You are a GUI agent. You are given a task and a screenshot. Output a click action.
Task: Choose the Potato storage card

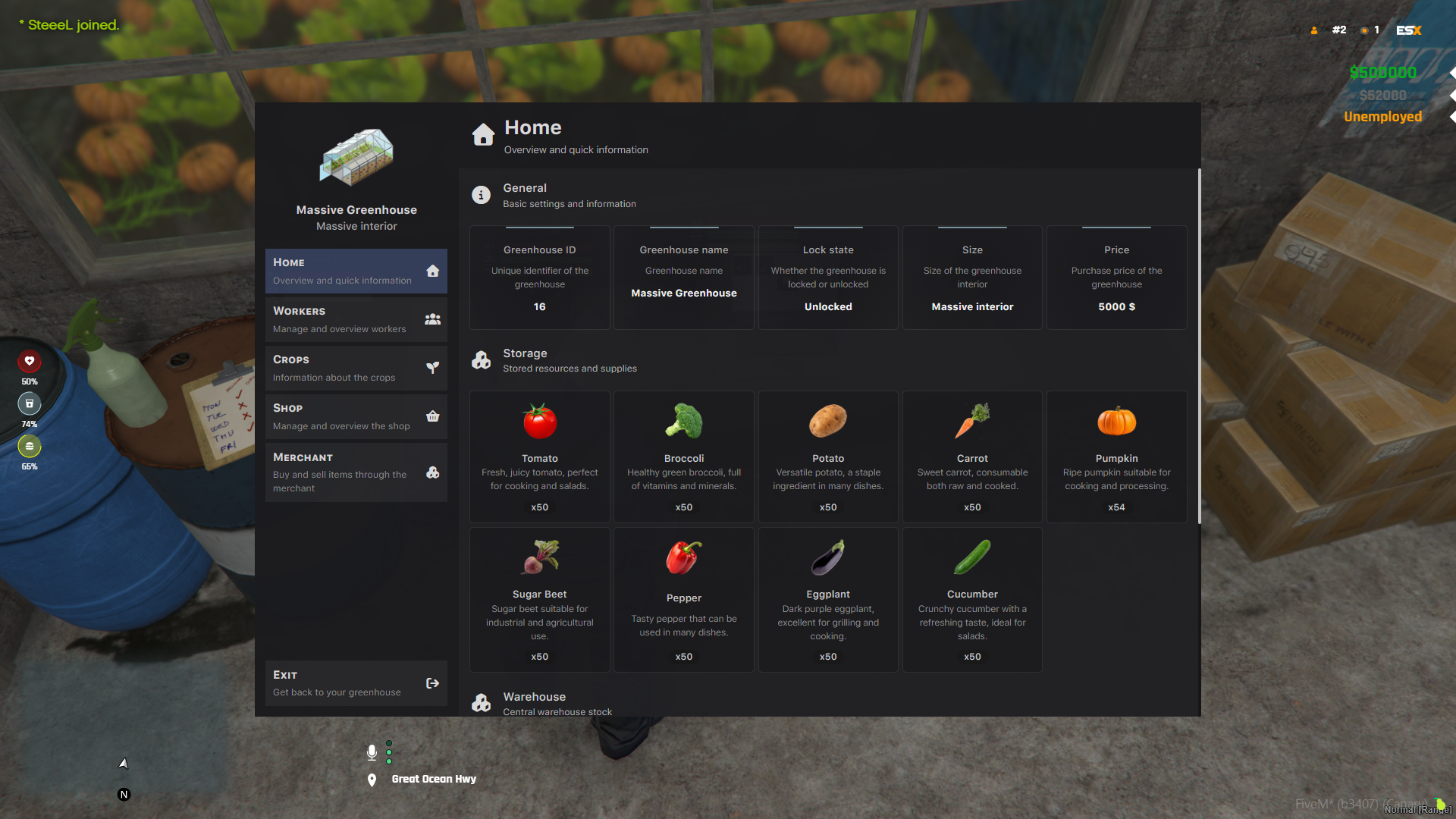827,457
